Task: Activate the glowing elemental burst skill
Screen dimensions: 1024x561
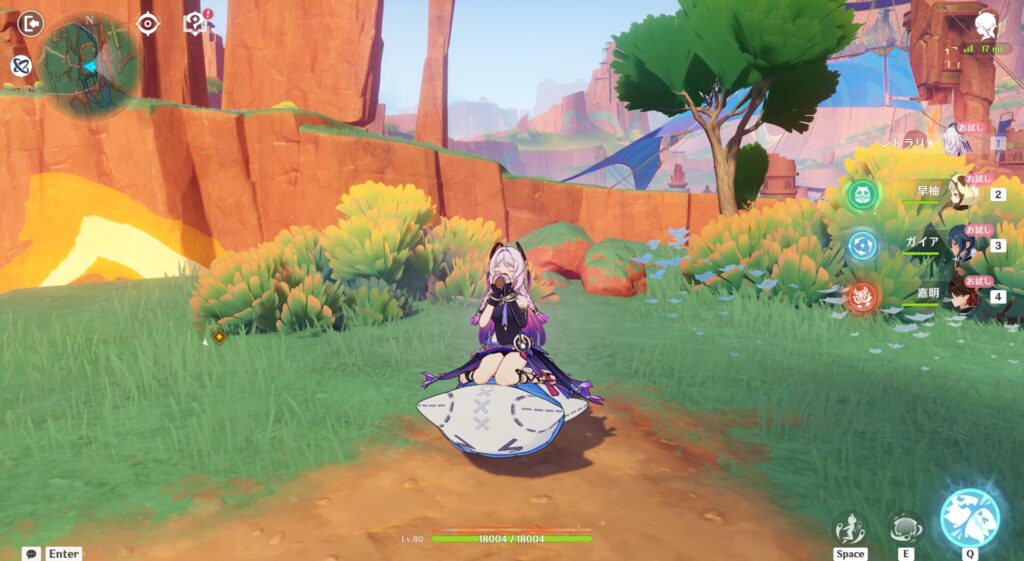Action: click(x=969, y=519)
